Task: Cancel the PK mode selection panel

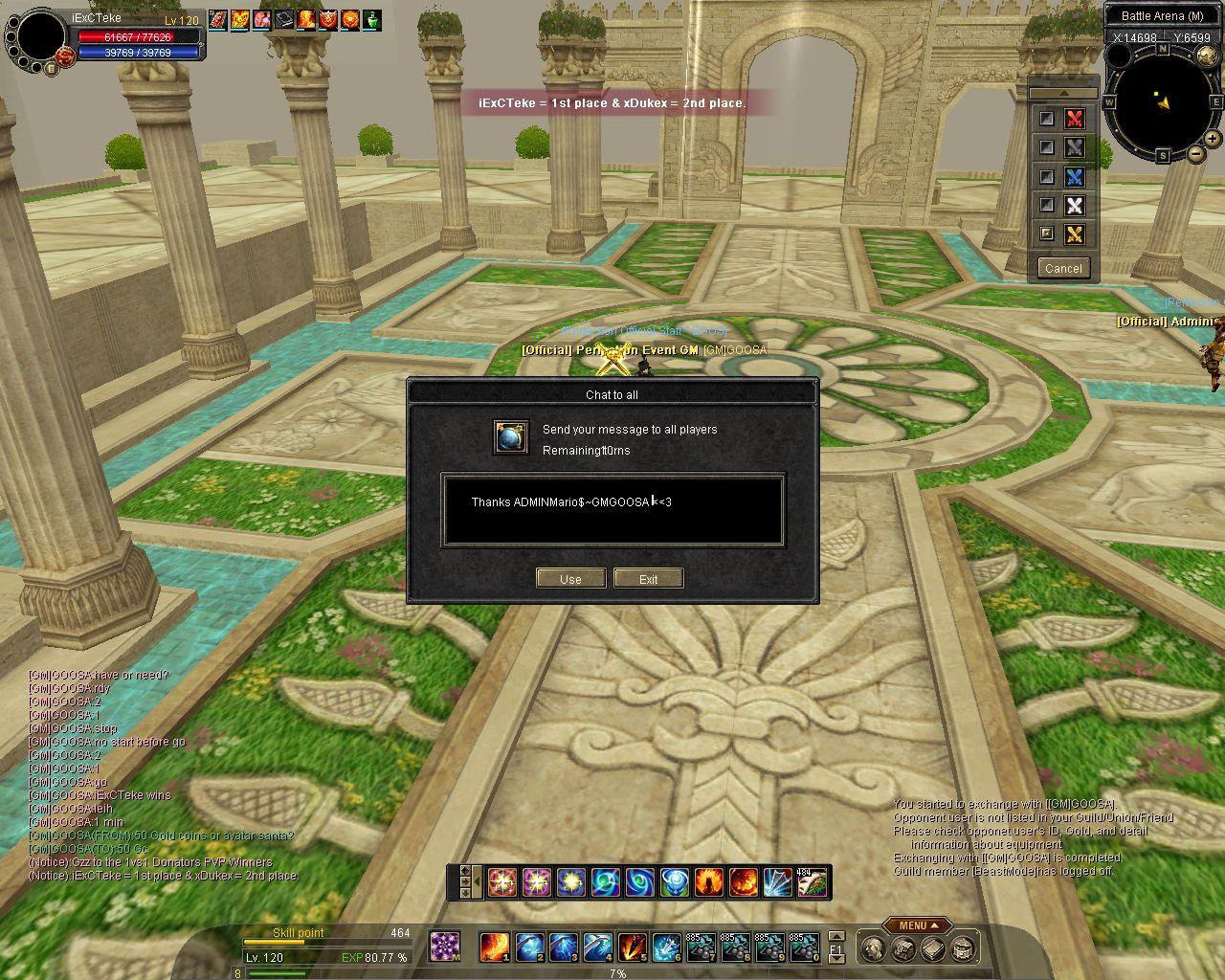Action: click(1063, 268)
